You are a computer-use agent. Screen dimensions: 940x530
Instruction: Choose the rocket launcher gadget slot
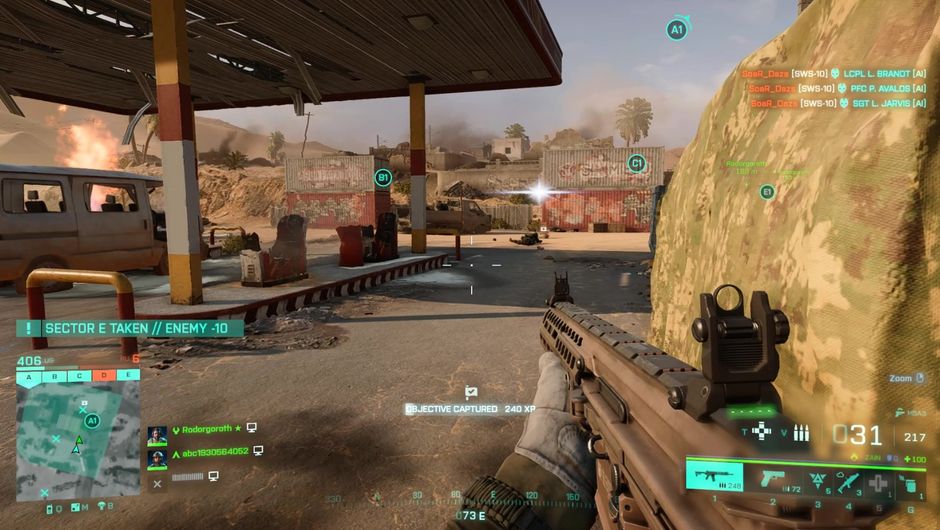point(847,480)
